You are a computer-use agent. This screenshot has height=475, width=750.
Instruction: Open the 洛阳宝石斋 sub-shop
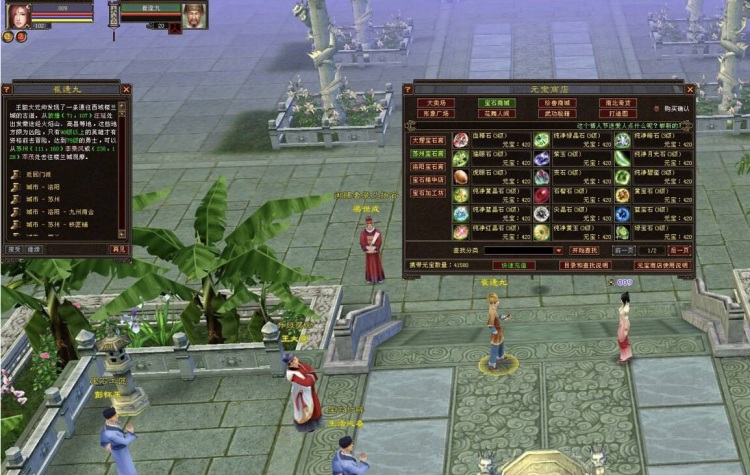(427, 166)
